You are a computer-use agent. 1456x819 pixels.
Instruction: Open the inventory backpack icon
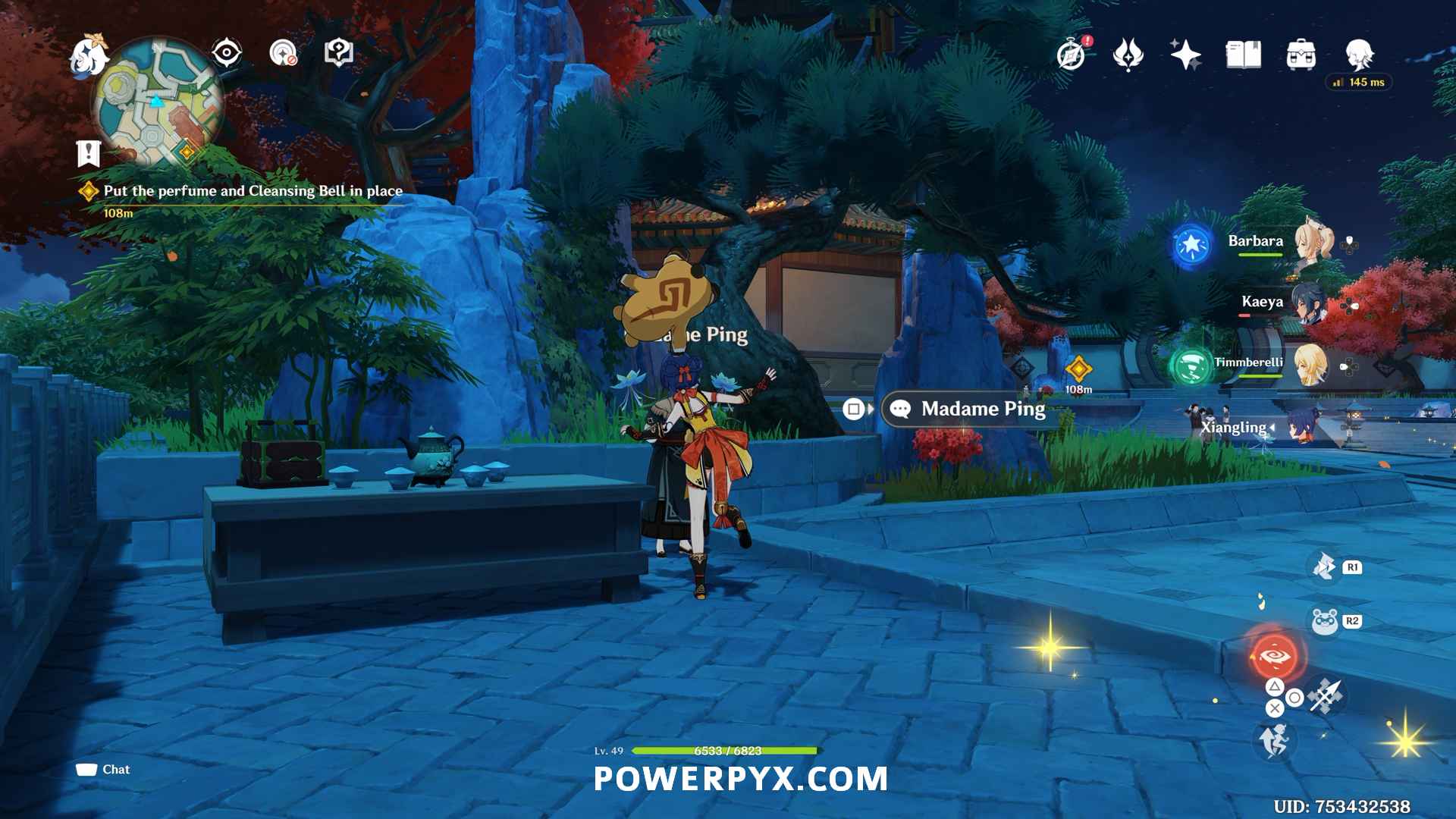pyautogui.click(x=1301, y=55)
